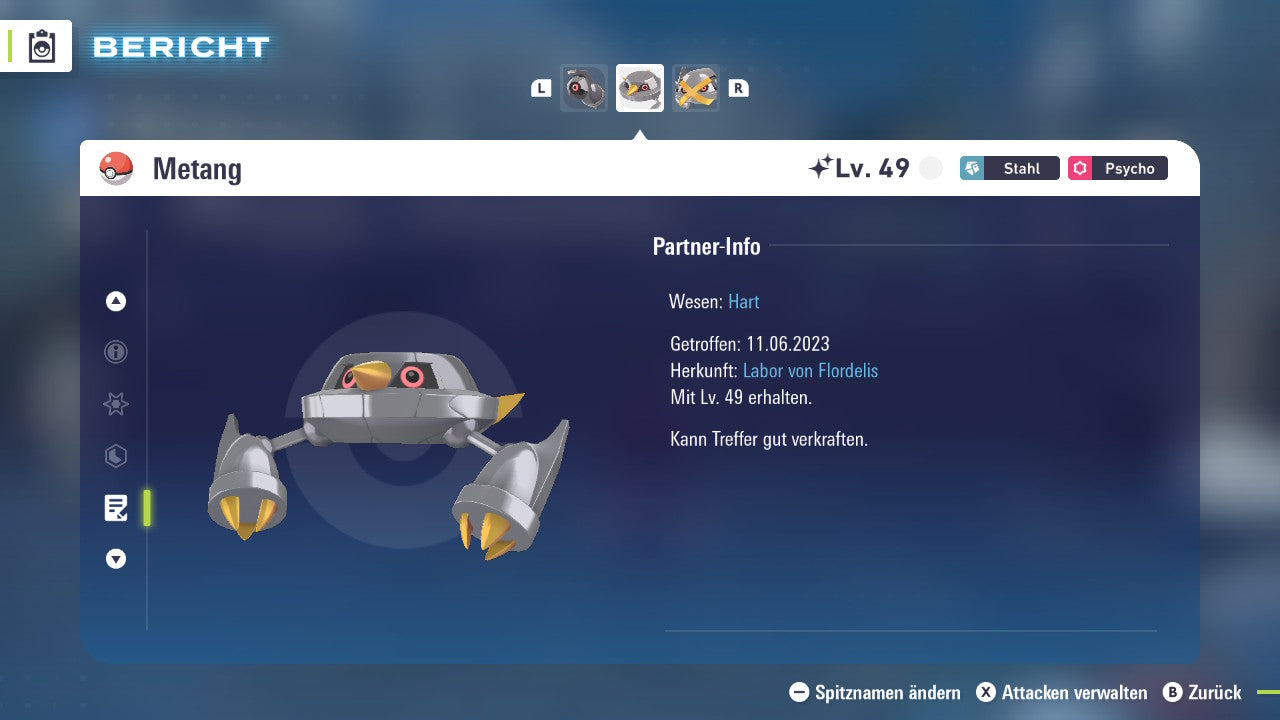Select the Bericht memo icon in sidebar
The height and width of the screenshot is (720, 1280).
(x=115, y=508)
